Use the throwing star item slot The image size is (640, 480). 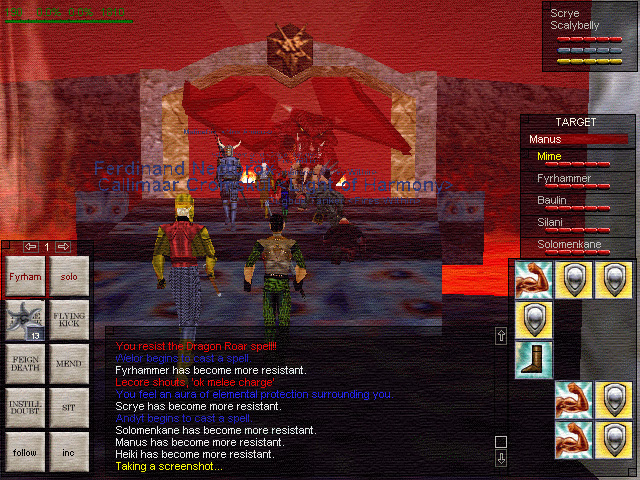coord(26,320)
